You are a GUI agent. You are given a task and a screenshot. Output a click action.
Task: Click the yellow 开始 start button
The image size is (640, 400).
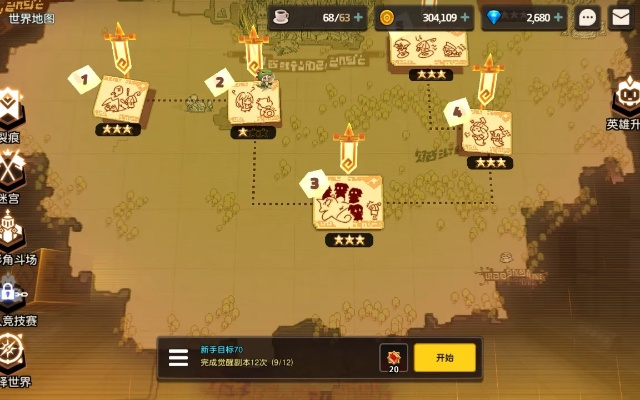(x=444, y=357)
